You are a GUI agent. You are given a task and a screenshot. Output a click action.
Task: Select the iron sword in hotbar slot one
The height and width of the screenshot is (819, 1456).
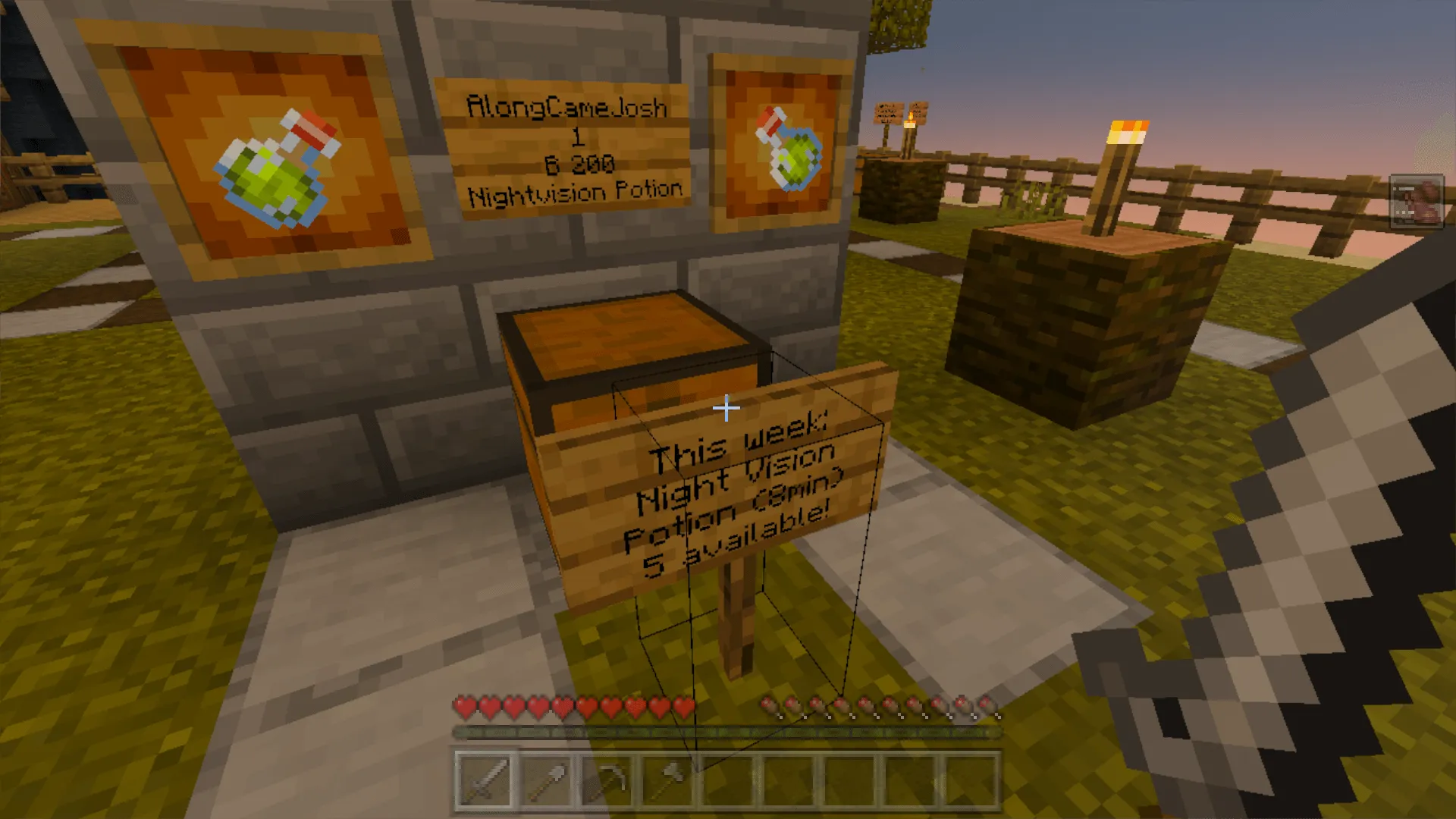point(486,780)
